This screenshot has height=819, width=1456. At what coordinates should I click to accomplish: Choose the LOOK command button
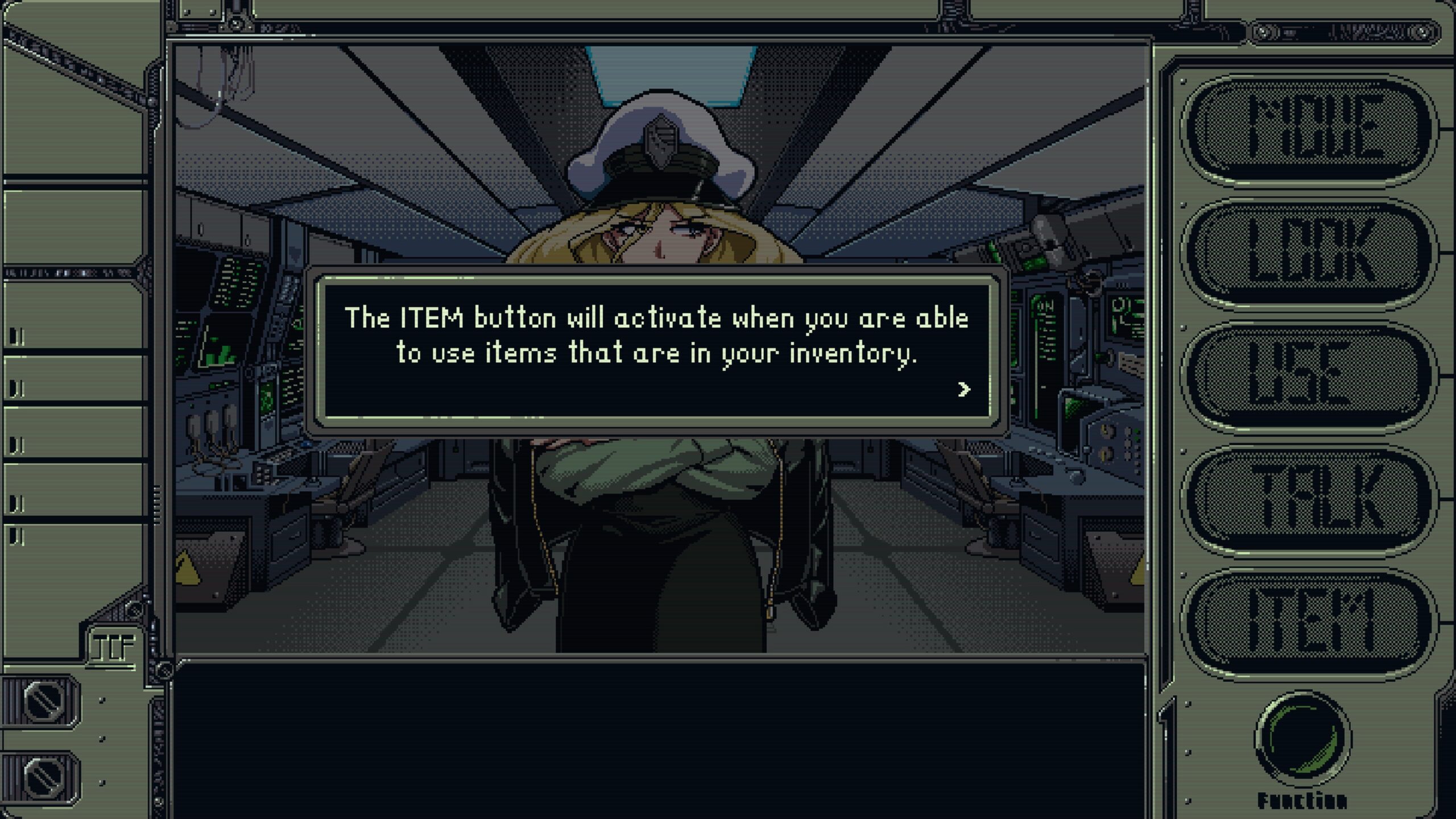tap(1308, 254)
